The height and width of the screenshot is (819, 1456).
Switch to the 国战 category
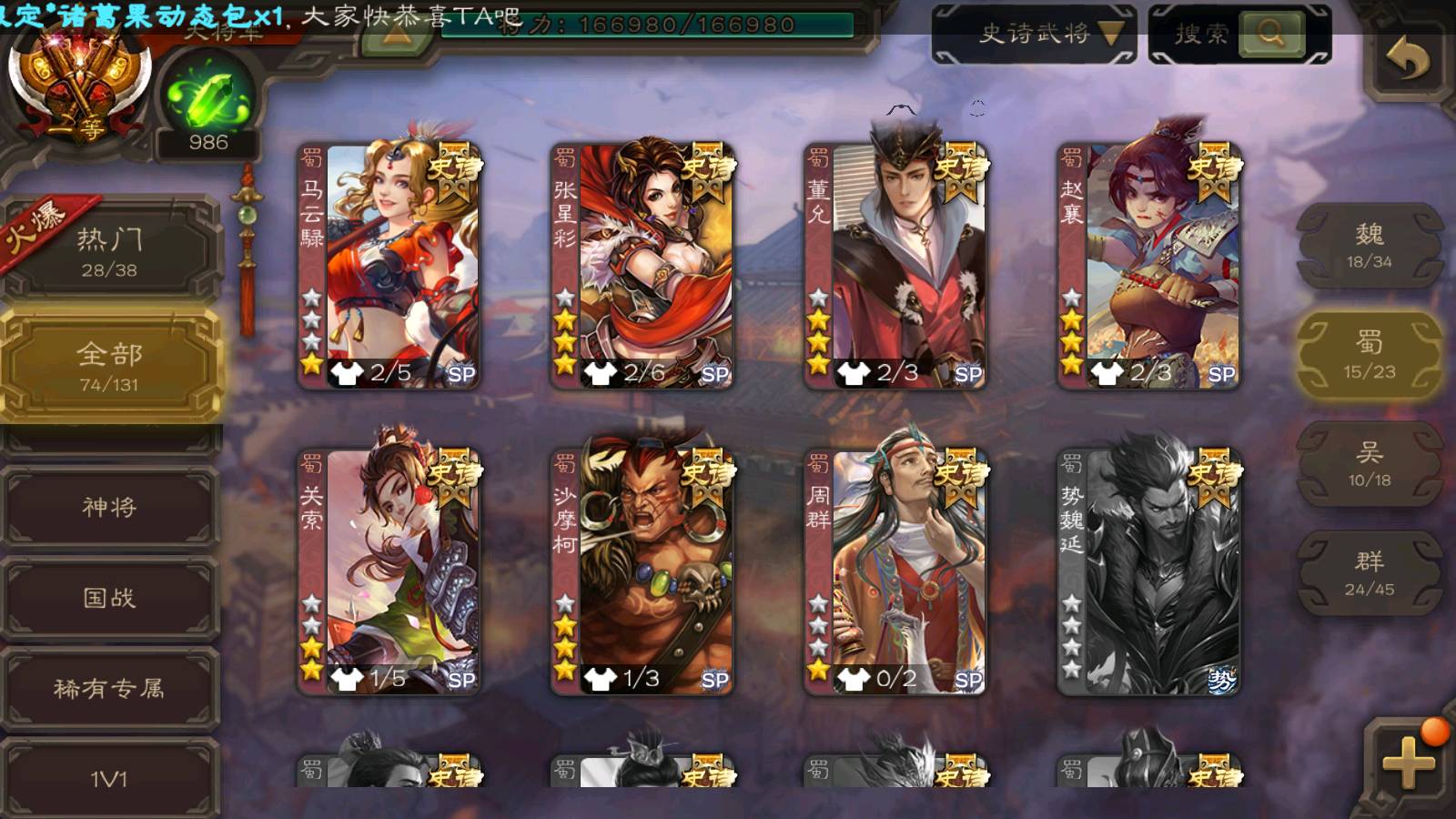tap(109, 598)
